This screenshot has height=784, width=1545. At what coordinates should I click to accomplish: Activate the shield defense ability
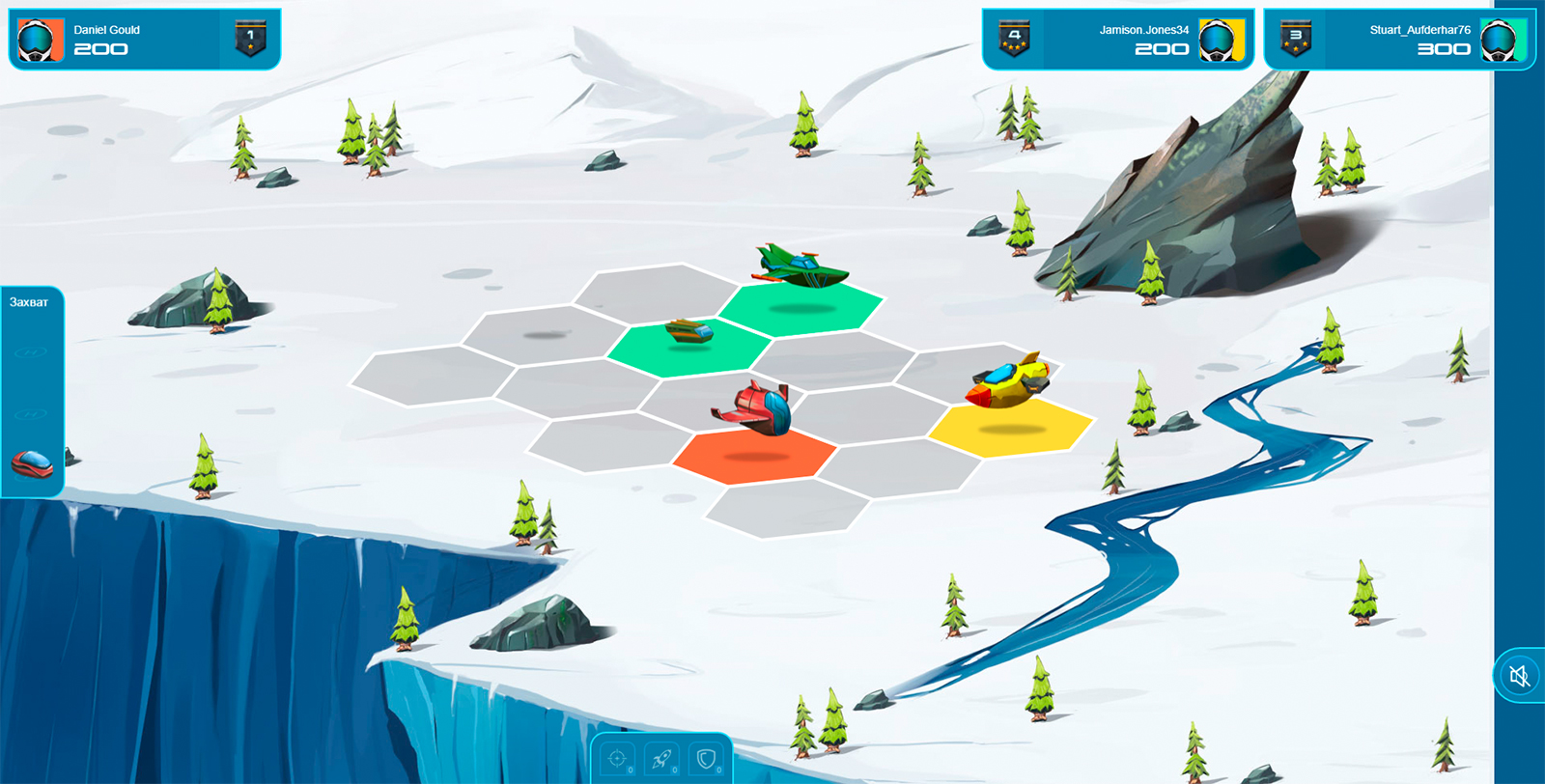[706, 759]
